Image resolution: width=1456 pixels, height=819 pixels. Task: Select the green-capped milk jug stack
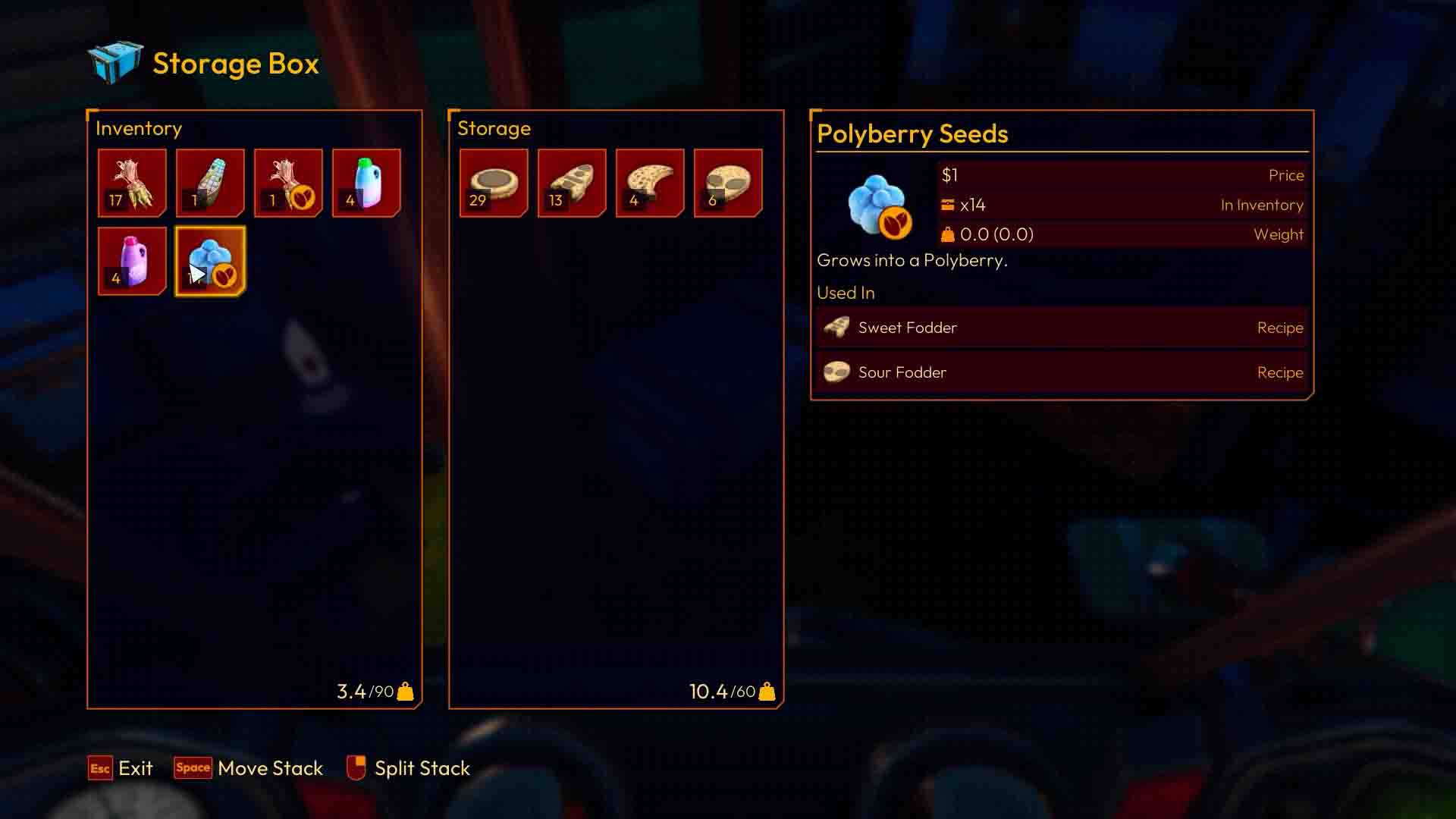[367, 182]
